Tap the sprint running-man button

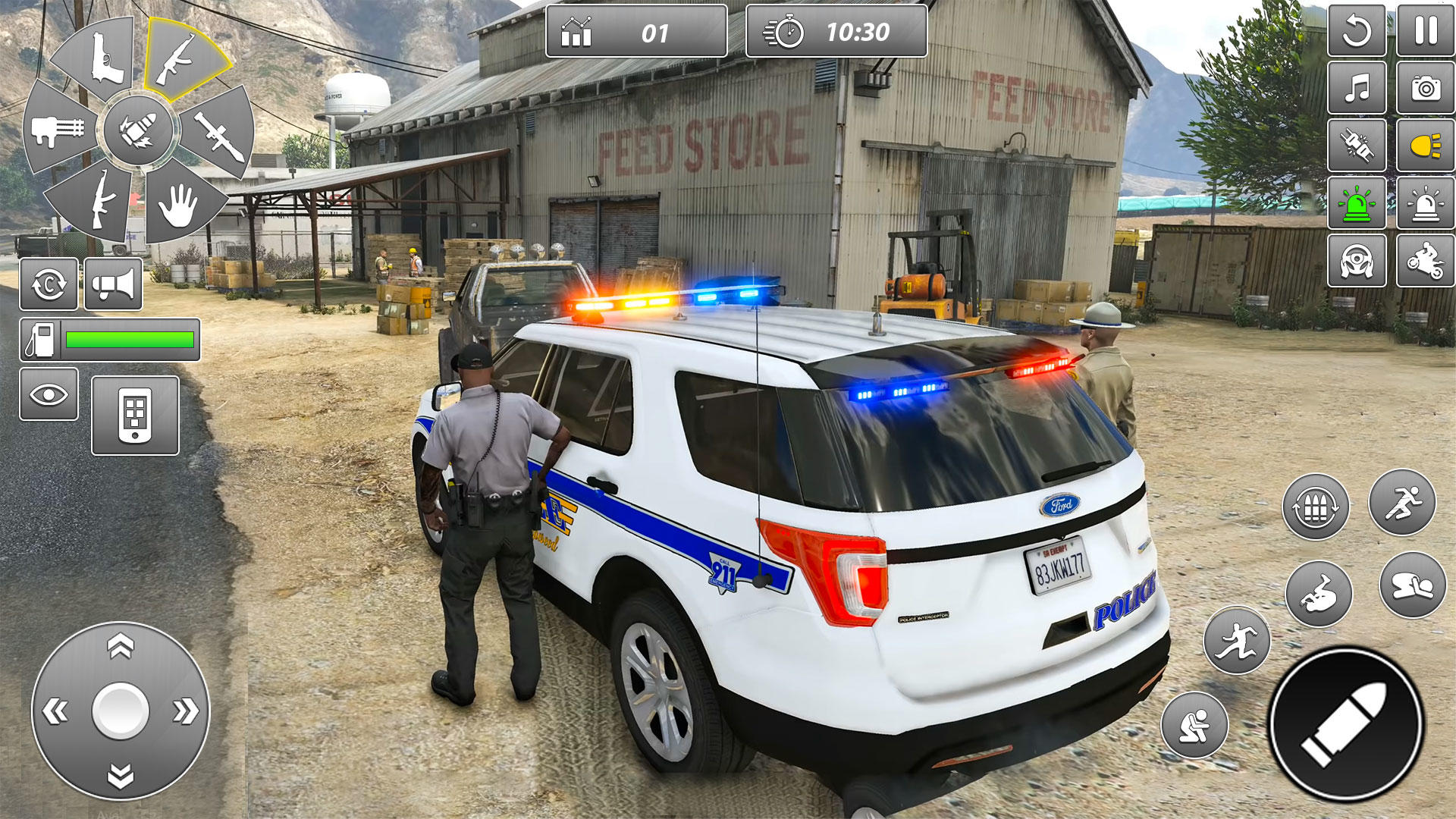coord(1402,502)
